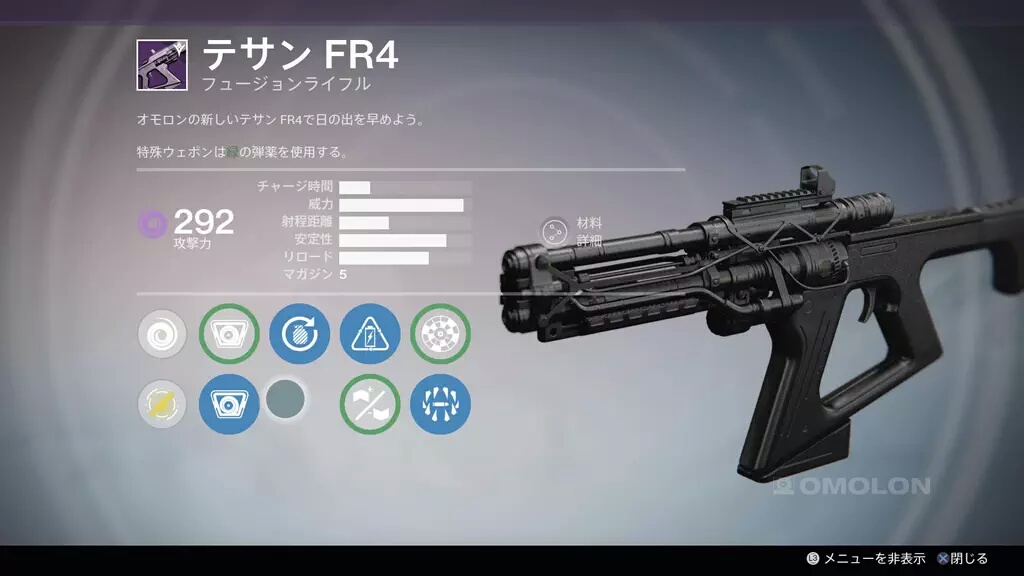Select the battery triangle perk

pos(370,334)
